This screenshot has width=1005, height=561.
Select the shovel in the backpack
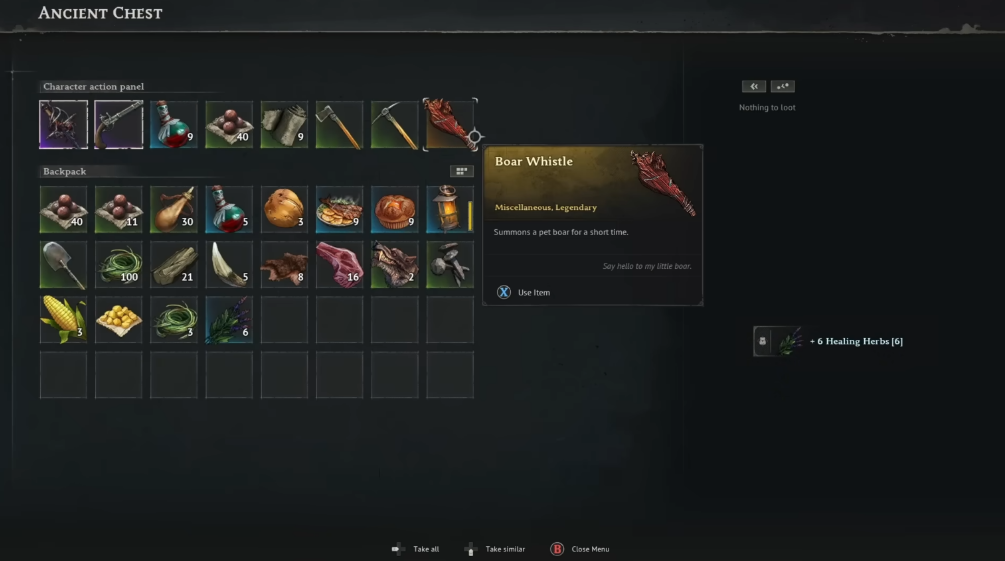[63, 264]
